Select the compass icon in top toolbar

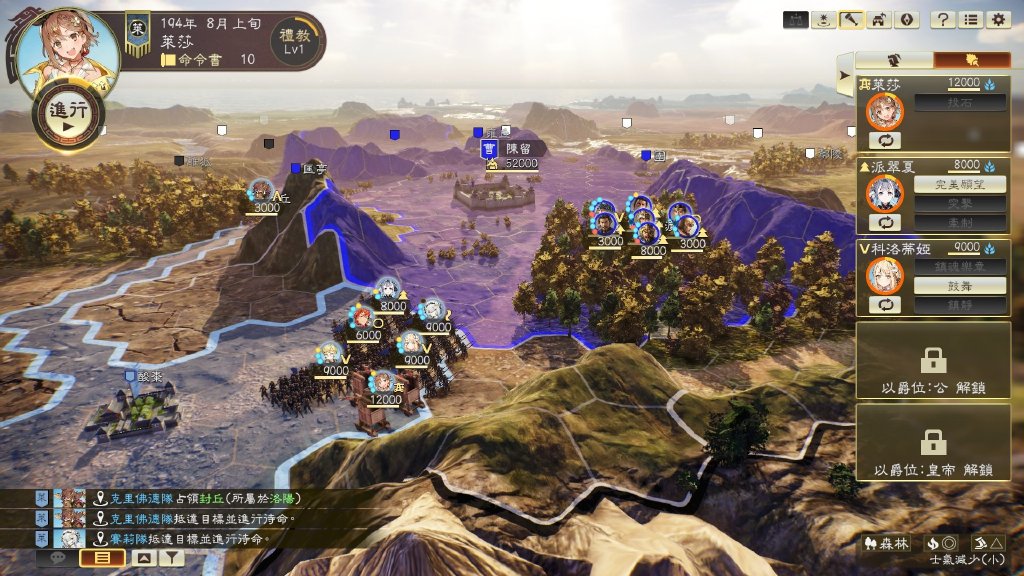(907, 19)
